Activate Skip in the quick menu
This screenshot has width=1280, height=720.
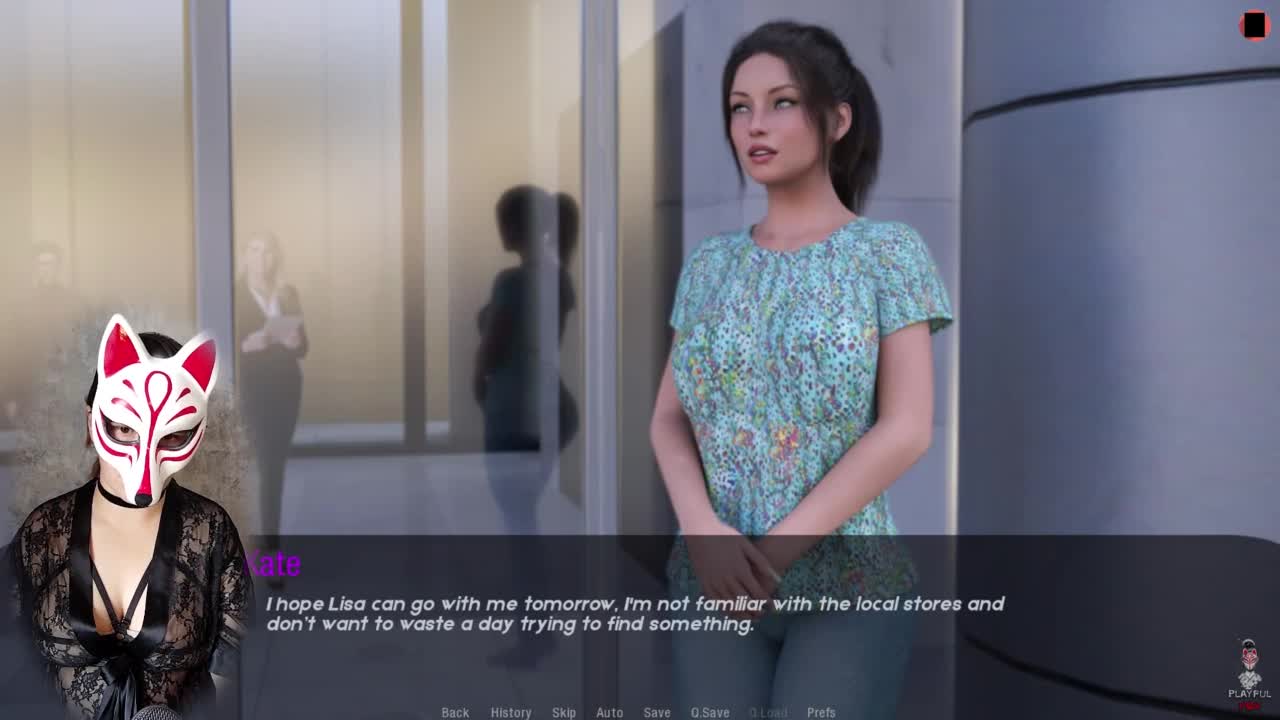point(564,712)
